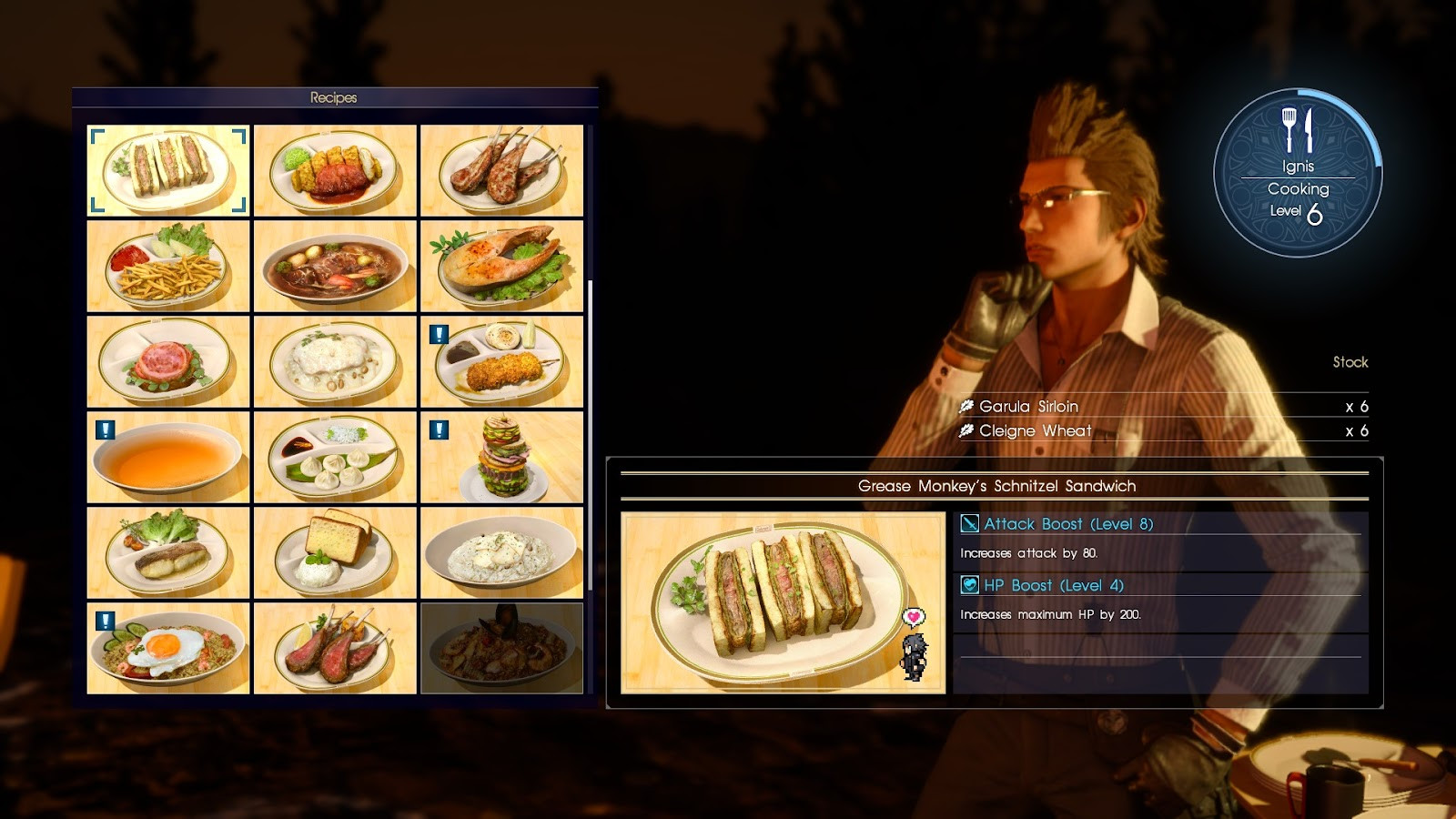The width and height of the screenshot is (1456, 819).
Task: Click the Noctis favorite heart icon
Action: point(913,618)
